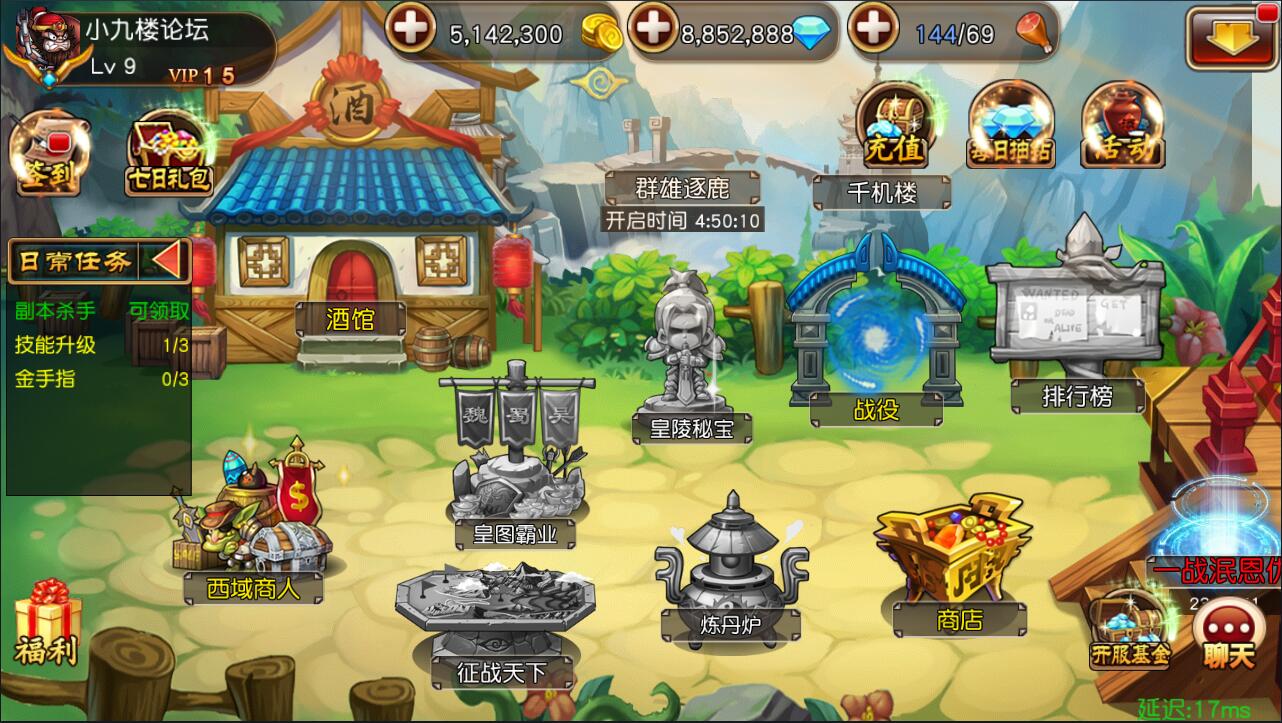Claim the 副本杀手 quest reward
Viewport: 1282px width, 723px height.
pos(159,310)
